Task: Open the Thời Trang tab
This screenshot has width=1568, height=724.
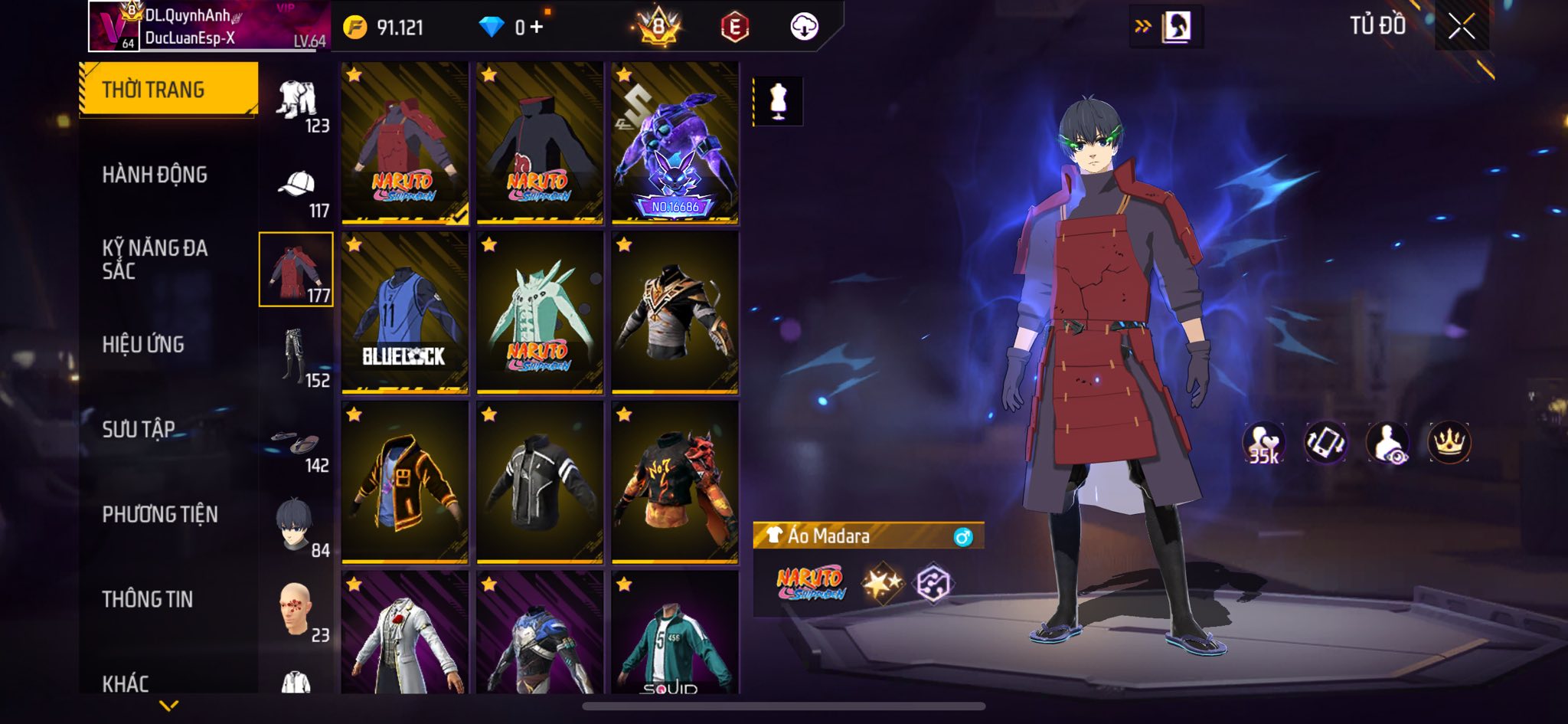Action: [168, 90]
